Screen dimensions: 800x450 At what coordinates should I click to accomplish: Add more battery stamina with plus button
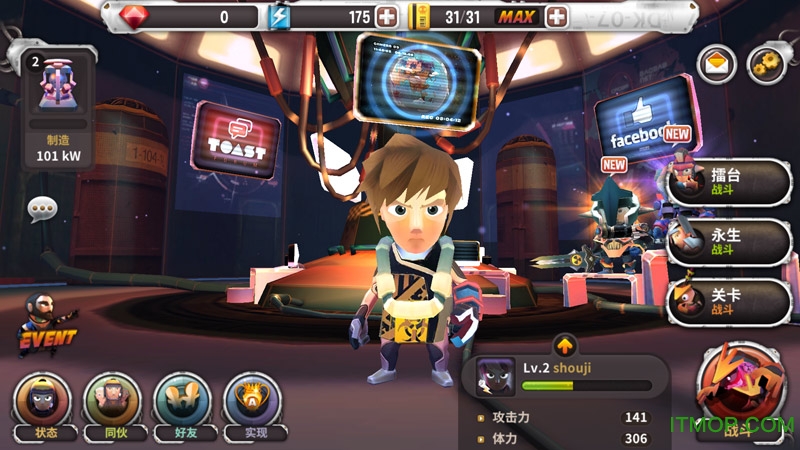coord(557,17)
